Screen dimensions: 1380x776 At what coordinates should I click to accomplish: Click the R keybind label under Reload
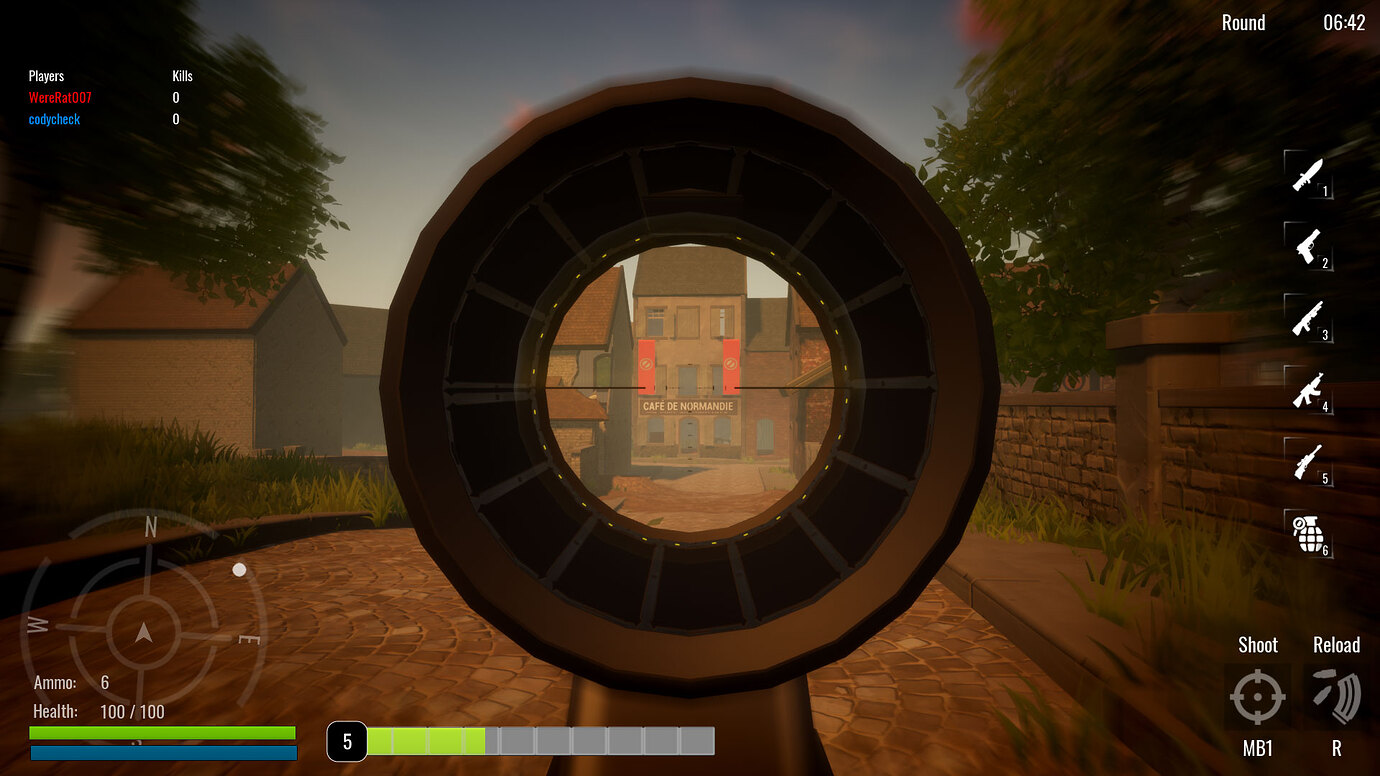1336,747
